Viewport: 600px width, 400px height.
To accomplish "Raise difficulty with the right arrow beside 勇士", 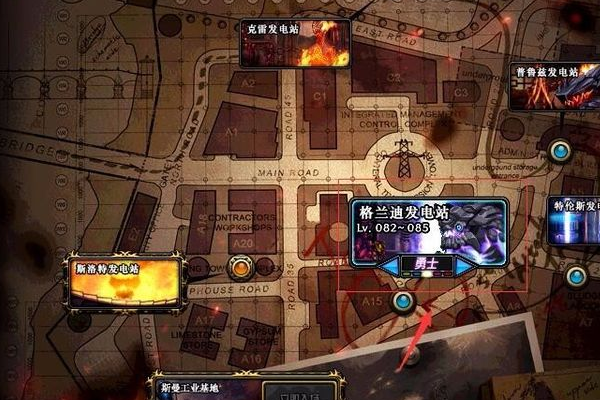I will pos(467,266).
